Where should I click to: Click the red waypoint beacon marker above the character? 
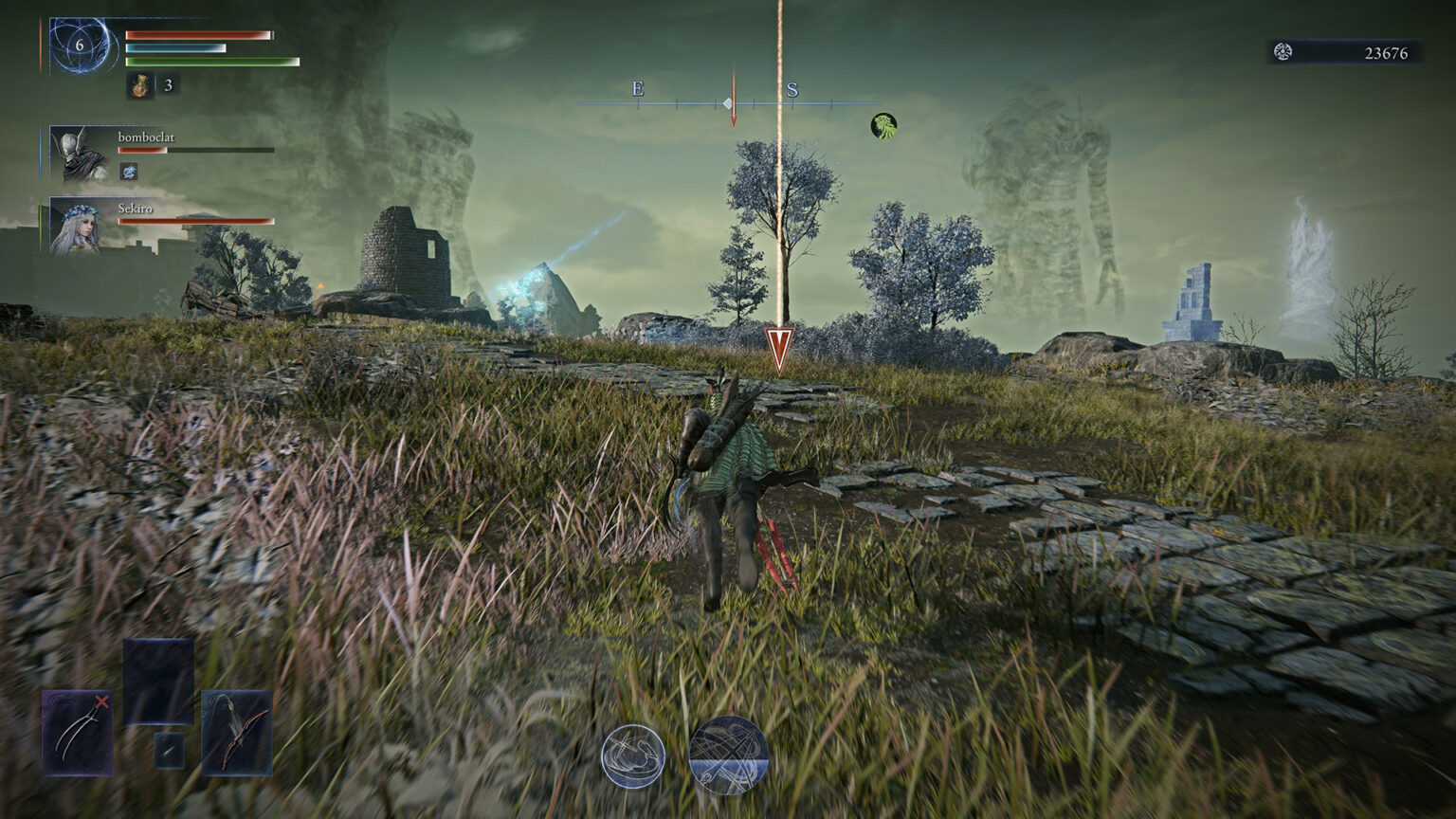[x=777, y=346]
